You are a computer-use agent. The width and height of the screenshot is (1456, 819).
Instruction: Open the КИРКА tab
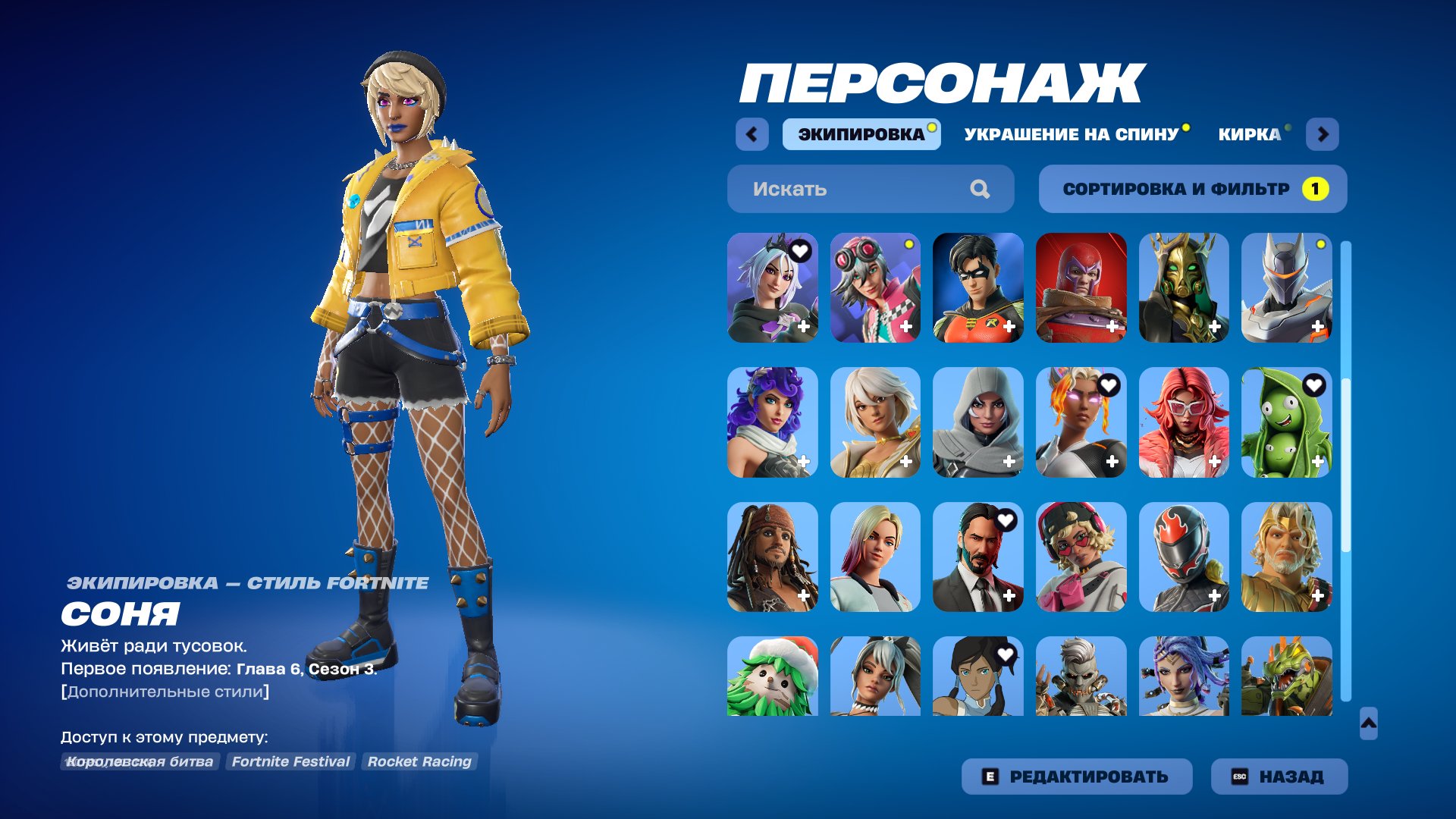[x=1250, y=135]
